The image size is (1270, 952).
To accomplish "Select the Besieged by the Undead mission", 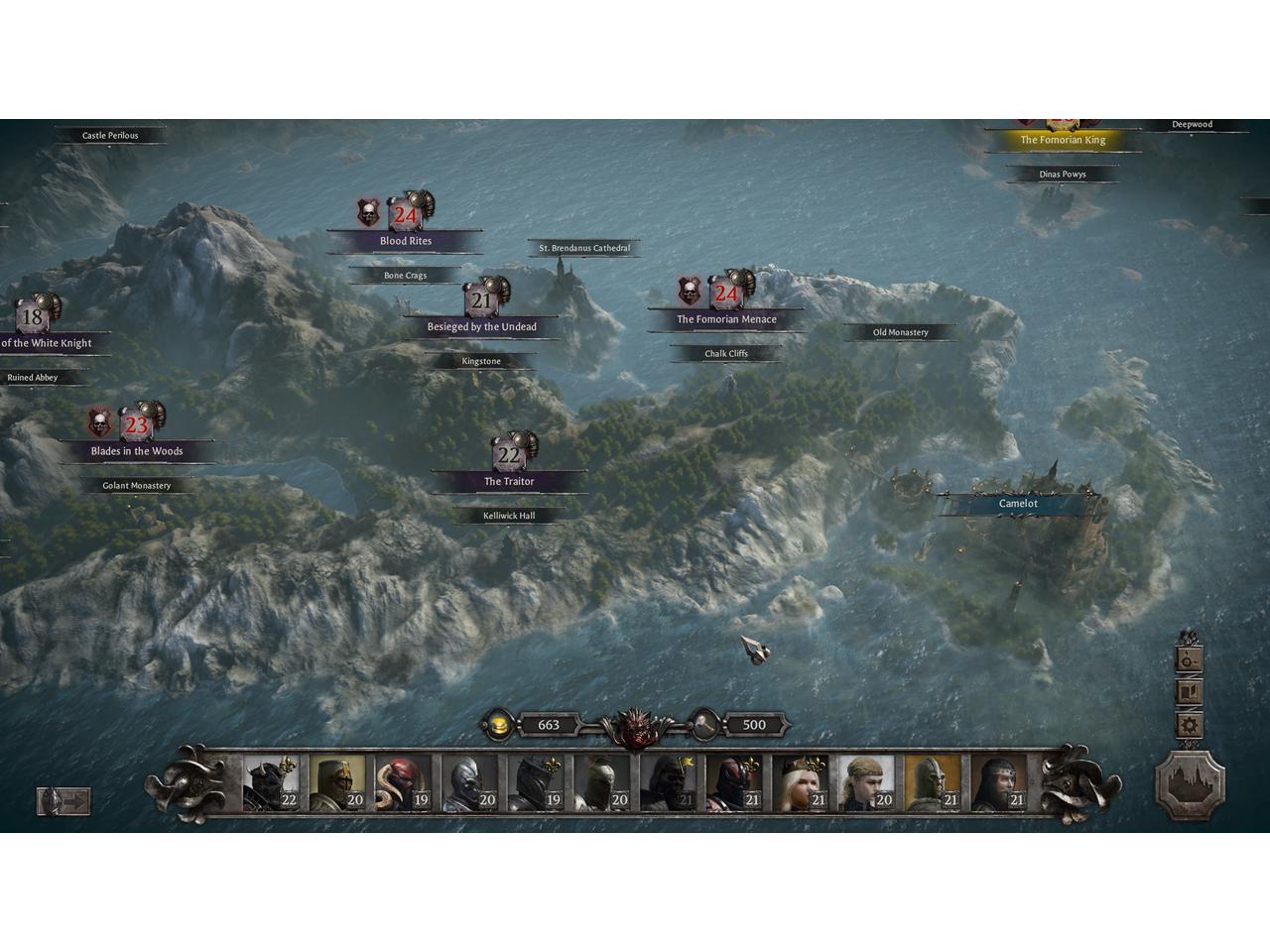I will [x=482, y=326].
